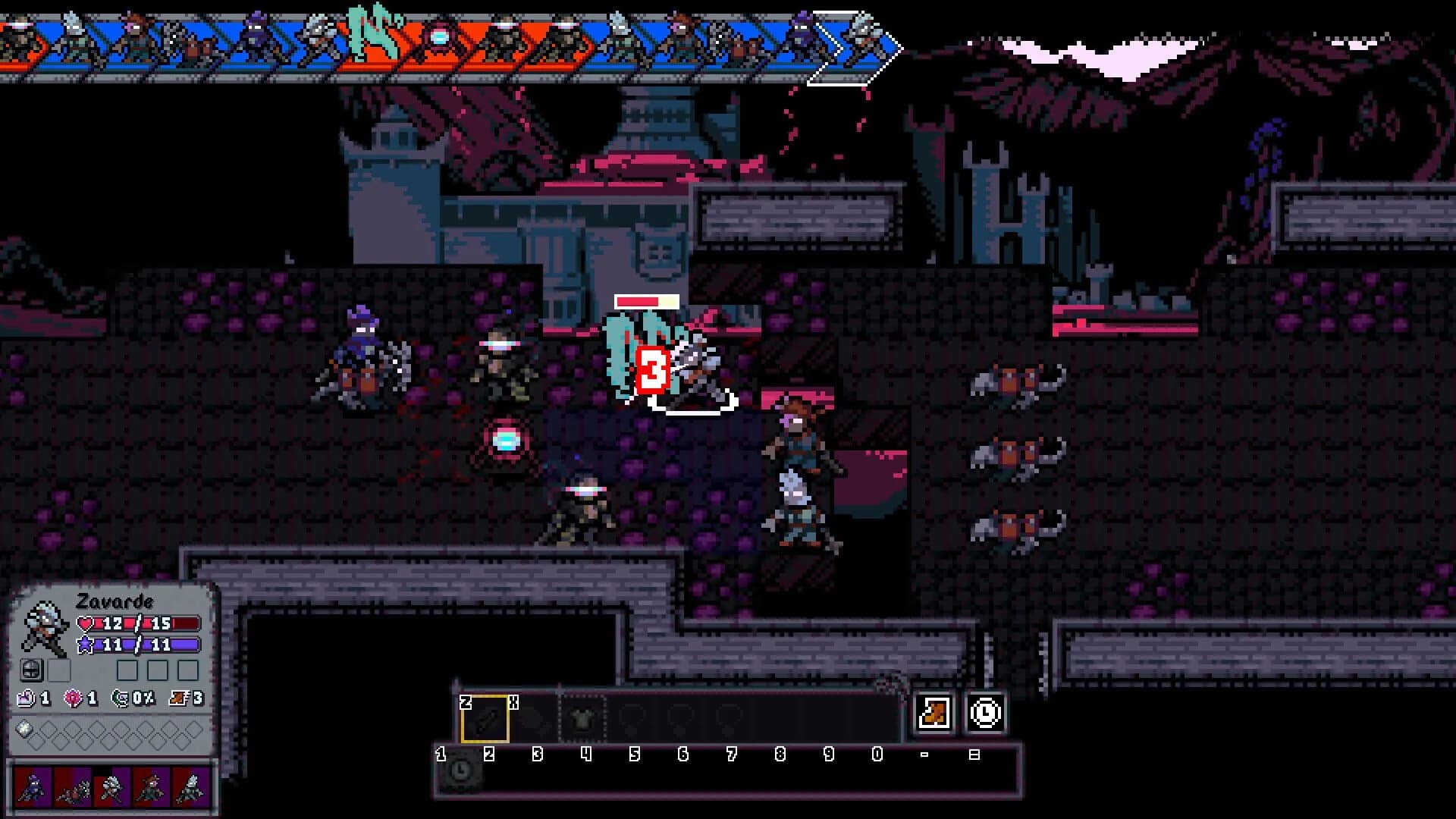Viewport: 1456px width, 819px height.
Task: Click the glowing teal orb on the dungeon floor
Action: coord(507,440)
